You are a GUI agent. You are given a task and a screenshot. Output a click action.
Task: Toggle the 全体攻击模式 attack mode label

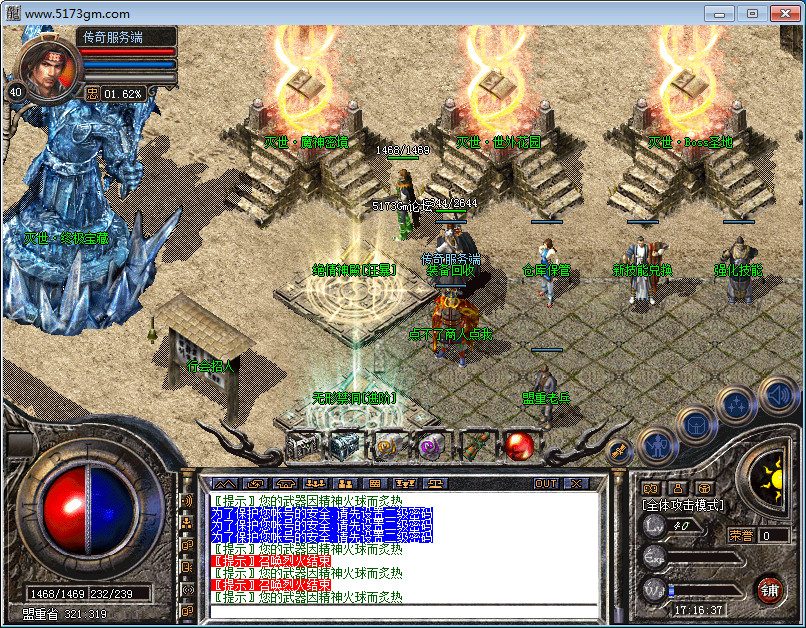click(683, 505)
